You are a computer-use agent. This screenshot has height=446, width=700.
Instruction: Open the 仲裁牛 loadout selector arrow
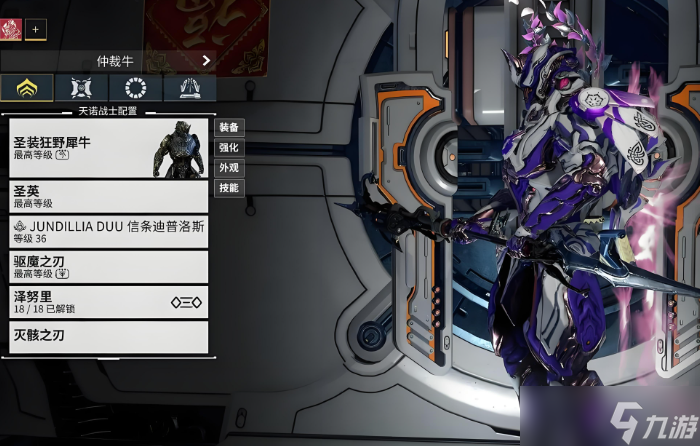click(206, 60)
